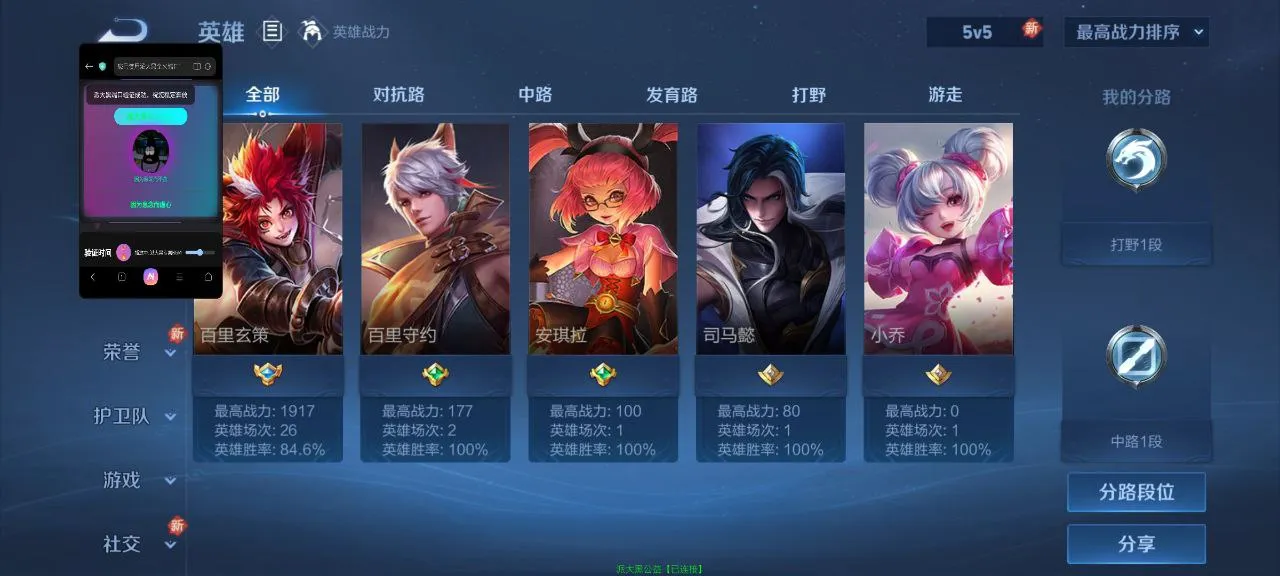Open the 发育路 tab
The height and width of the screenshot is (576, 1280).
coord(672,95)
